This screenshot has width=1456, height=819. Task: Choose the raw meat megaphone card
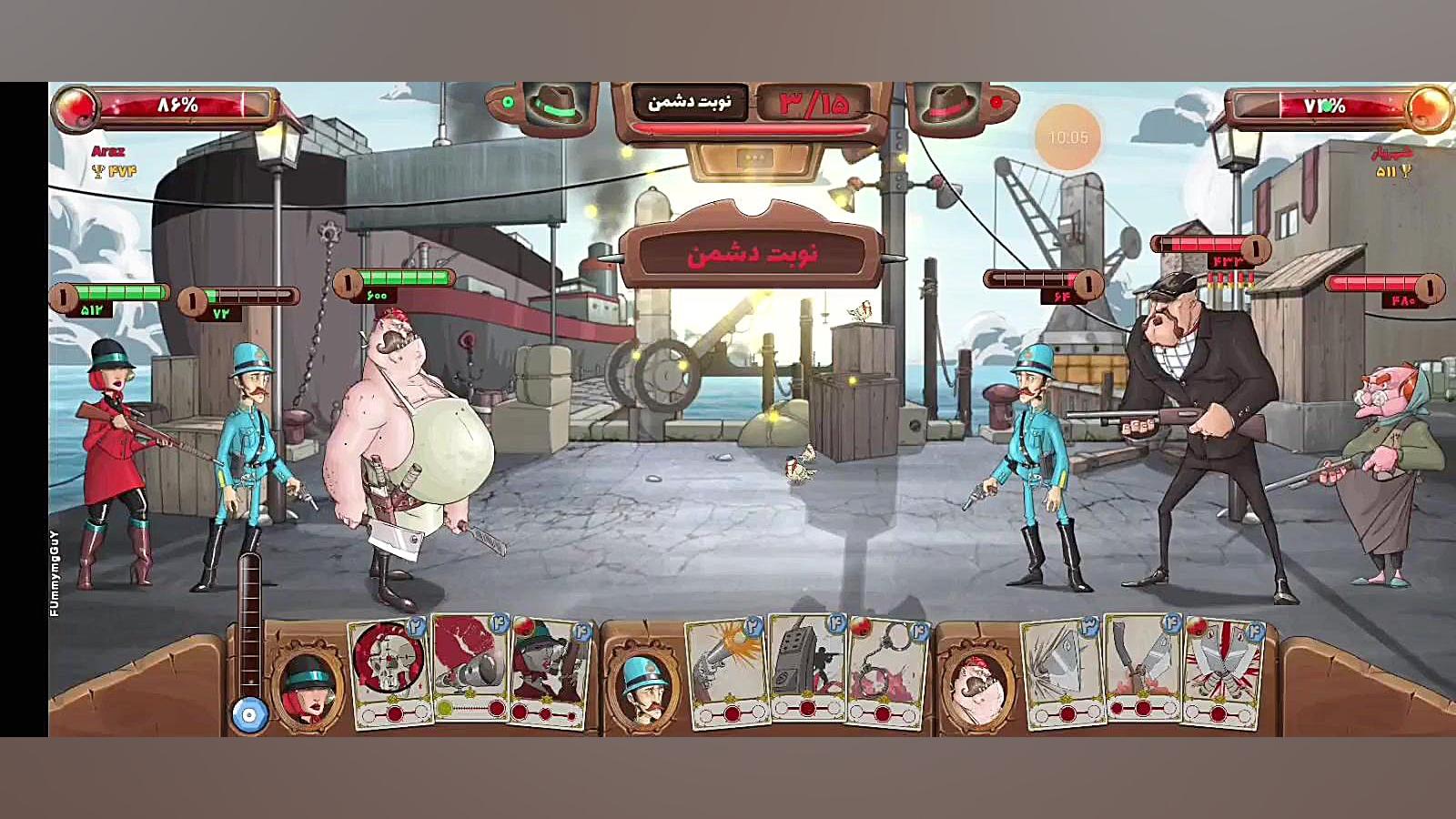coord(470,669)
